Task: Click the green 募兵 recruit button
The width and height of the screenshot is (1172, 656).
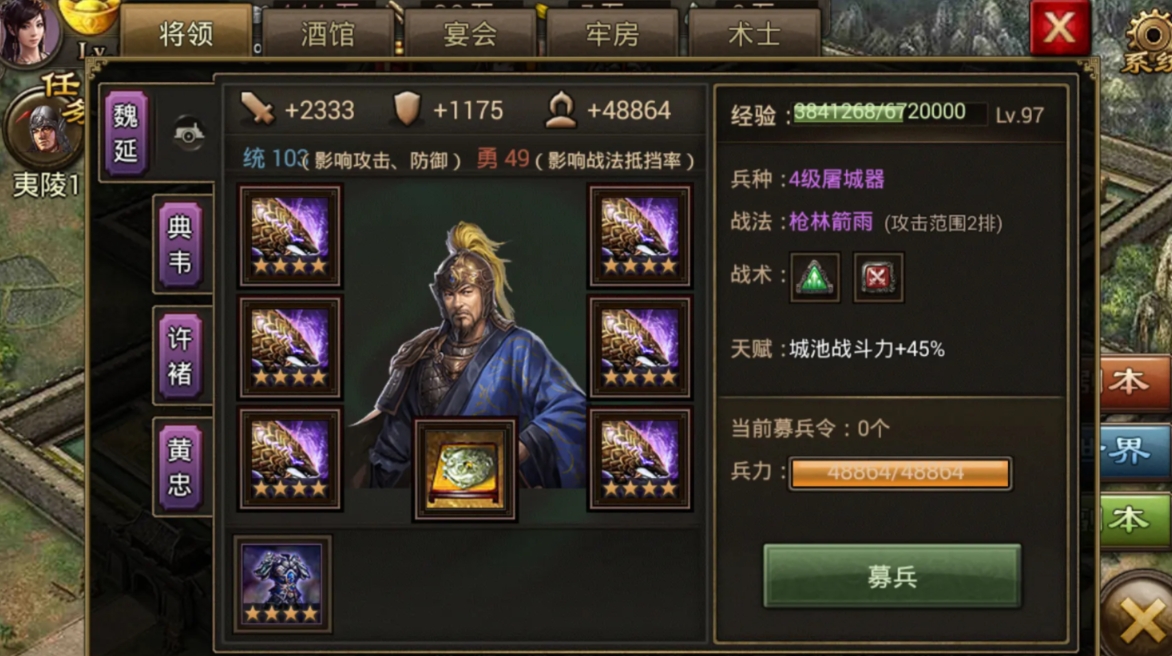Action: [892, 577]
